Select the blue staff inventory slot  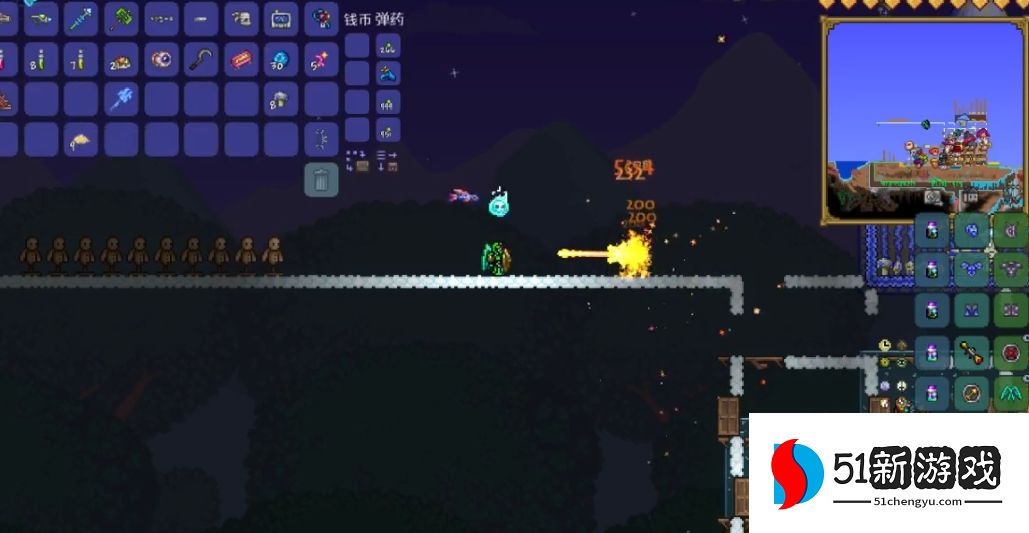81,18
